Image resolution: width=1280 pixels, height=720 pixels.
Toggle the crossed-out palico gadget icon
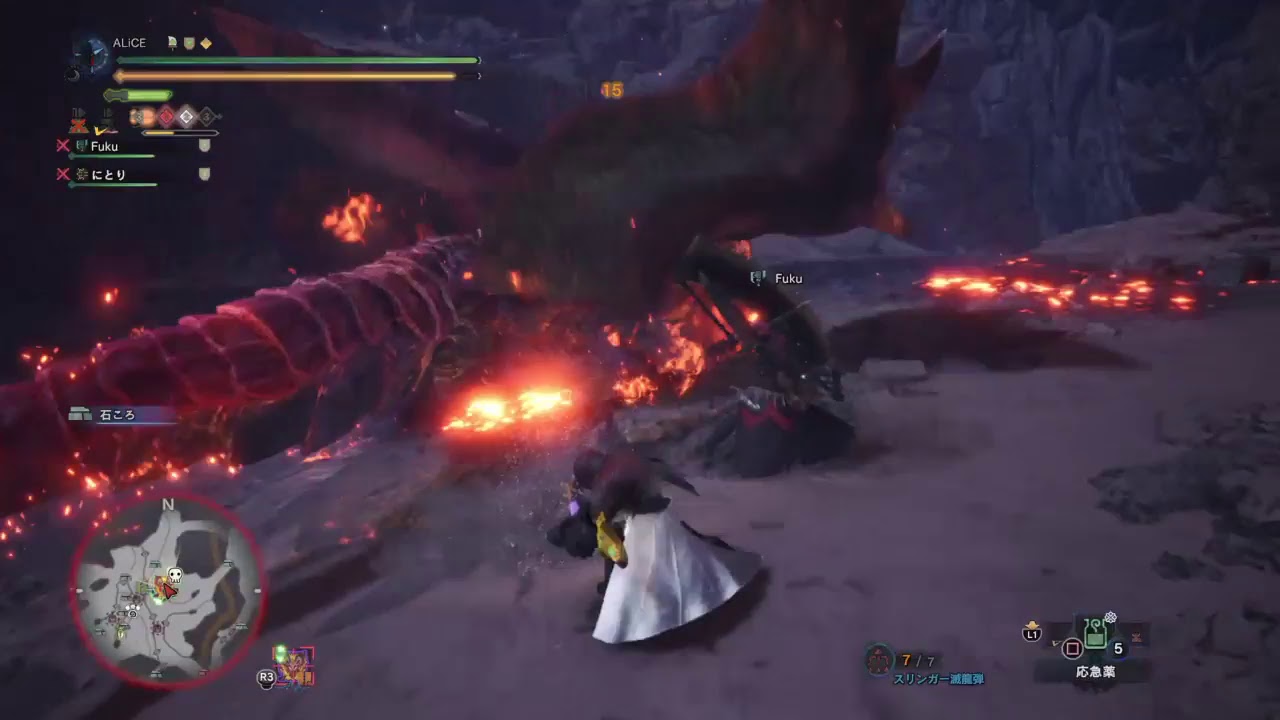coord(79,124)
